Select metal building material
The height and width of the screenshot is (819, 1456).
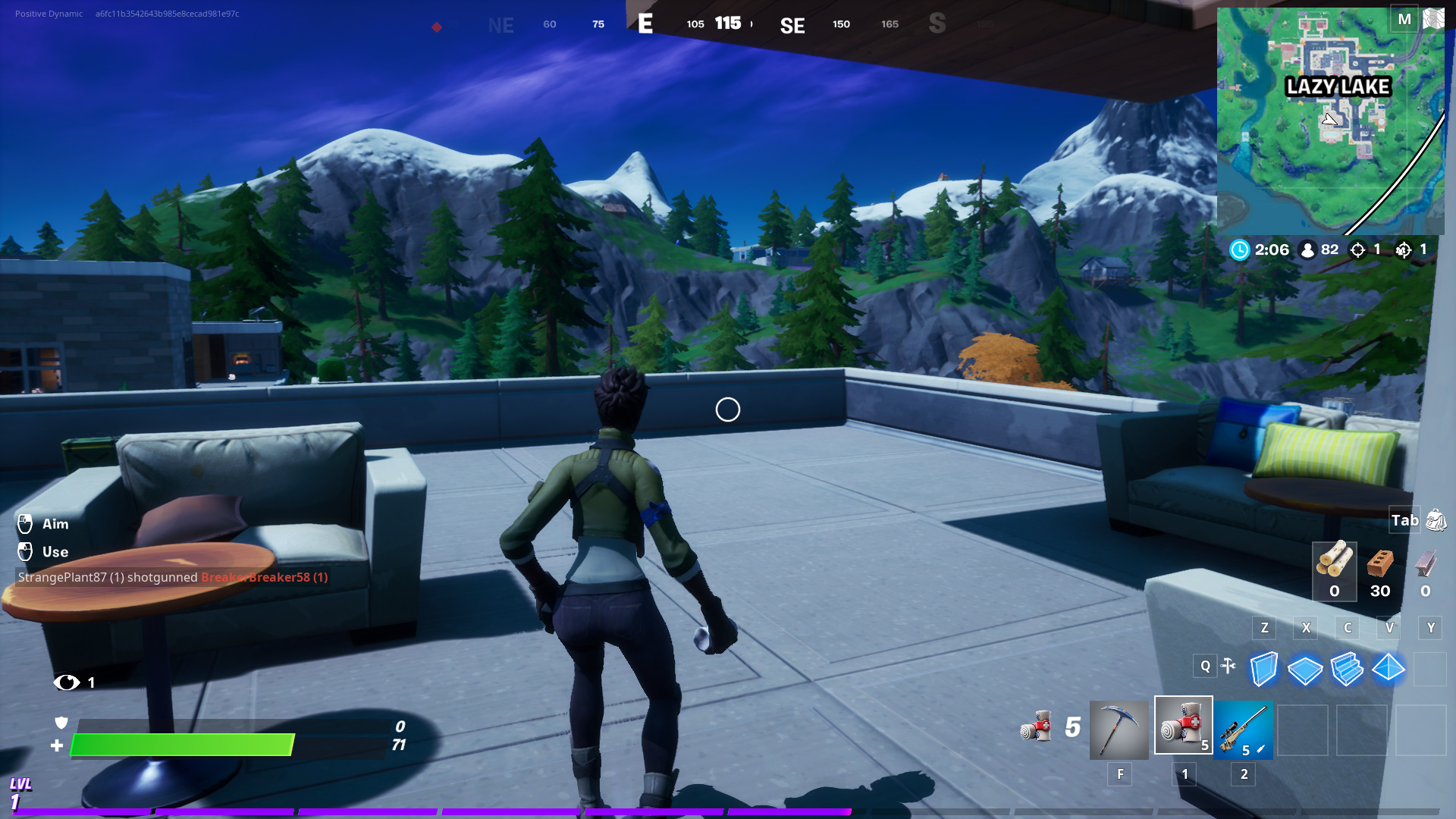point(1426,570)
